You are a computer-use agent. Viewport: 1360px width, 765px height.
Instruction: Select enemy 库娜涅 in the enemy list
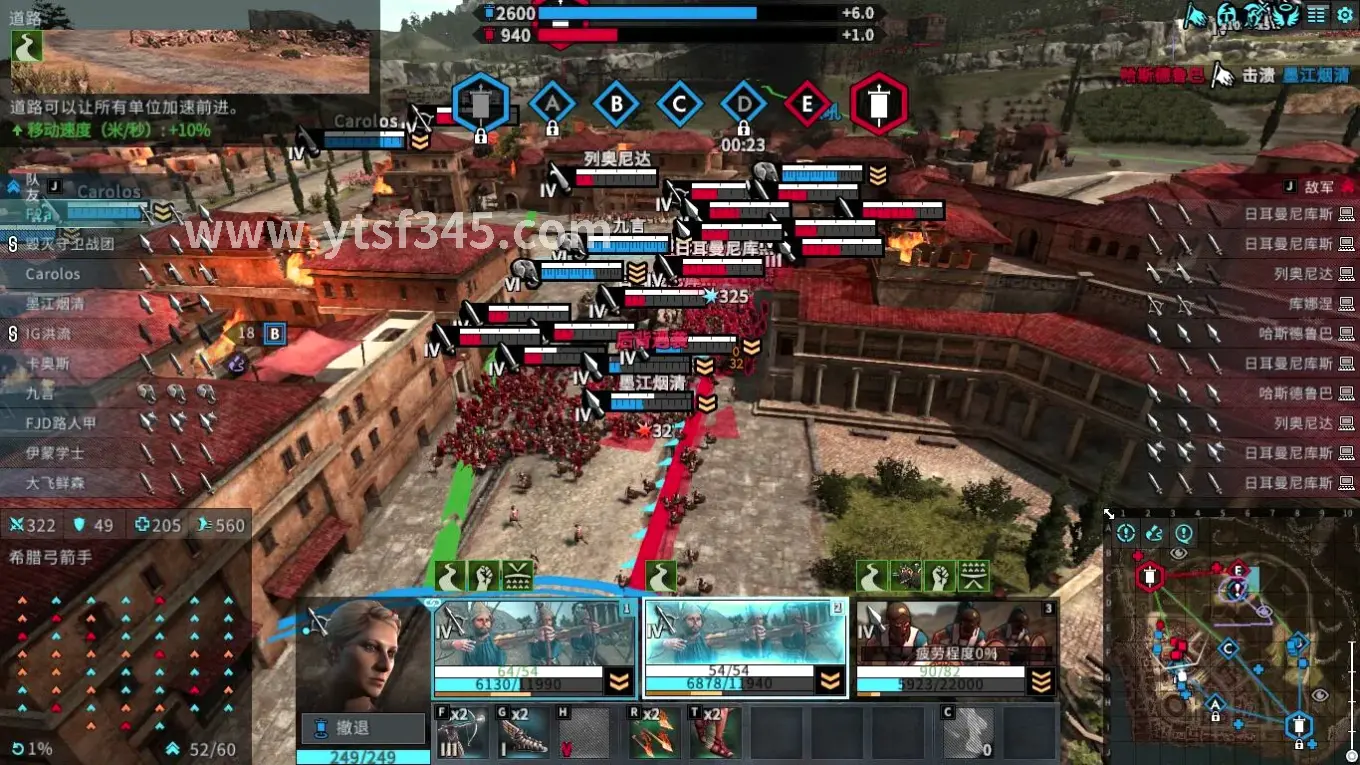pyautogui.click(x=1311, y=303)
